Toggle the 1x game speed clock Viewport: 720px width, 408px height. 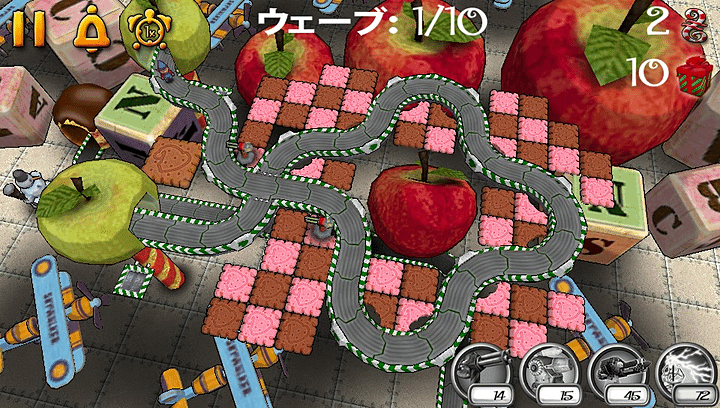click(146, 27)
